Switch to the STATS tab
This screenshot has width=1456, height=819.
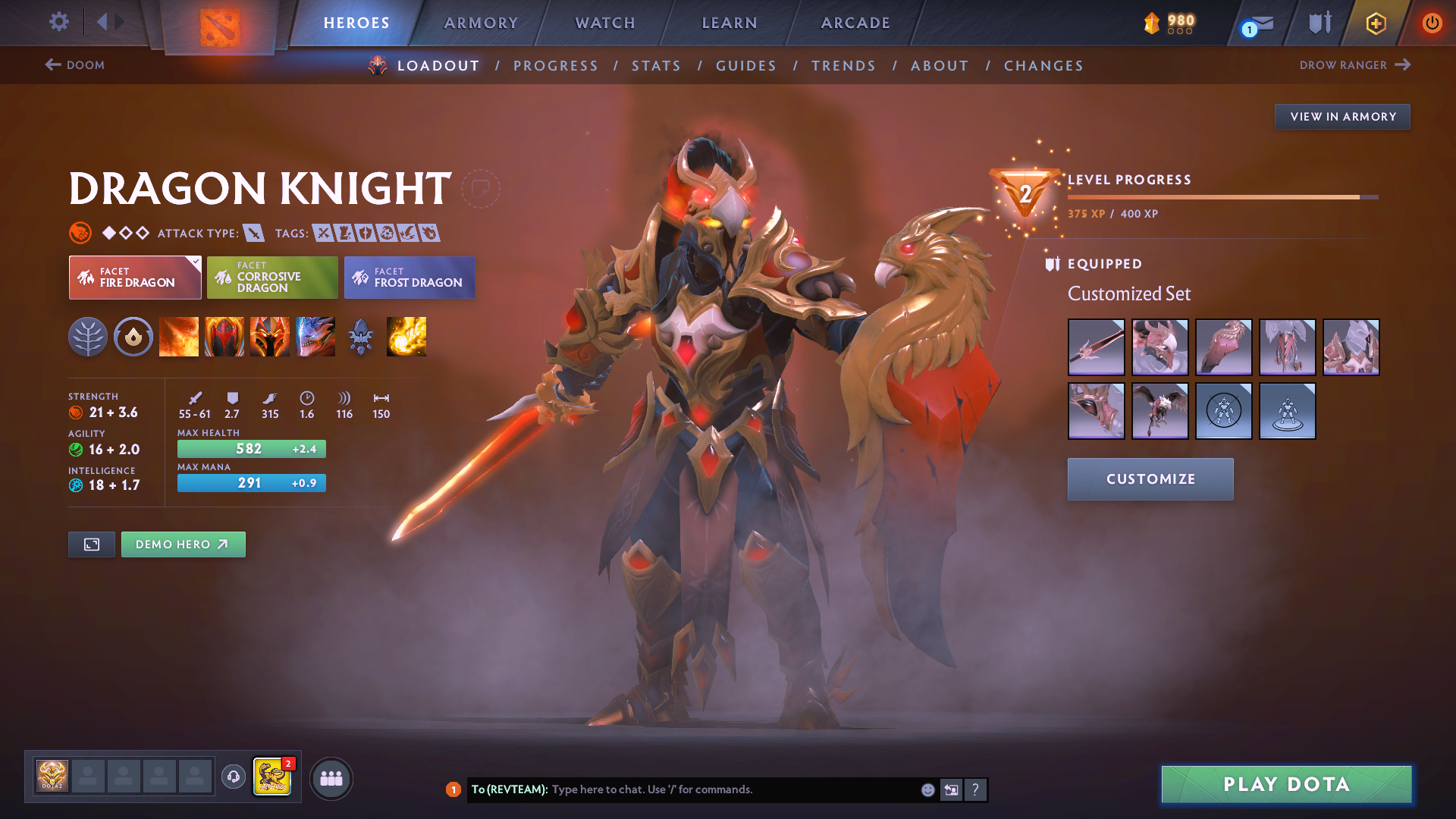tap(656, 65)
